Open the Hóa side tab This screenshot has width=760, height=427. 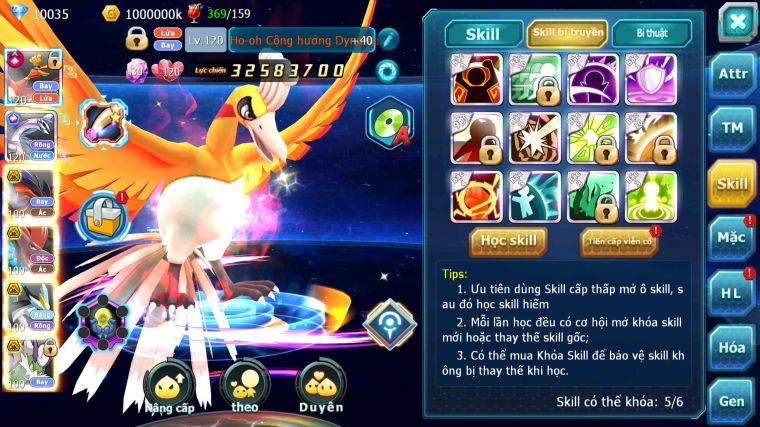(x=732, y=347)
